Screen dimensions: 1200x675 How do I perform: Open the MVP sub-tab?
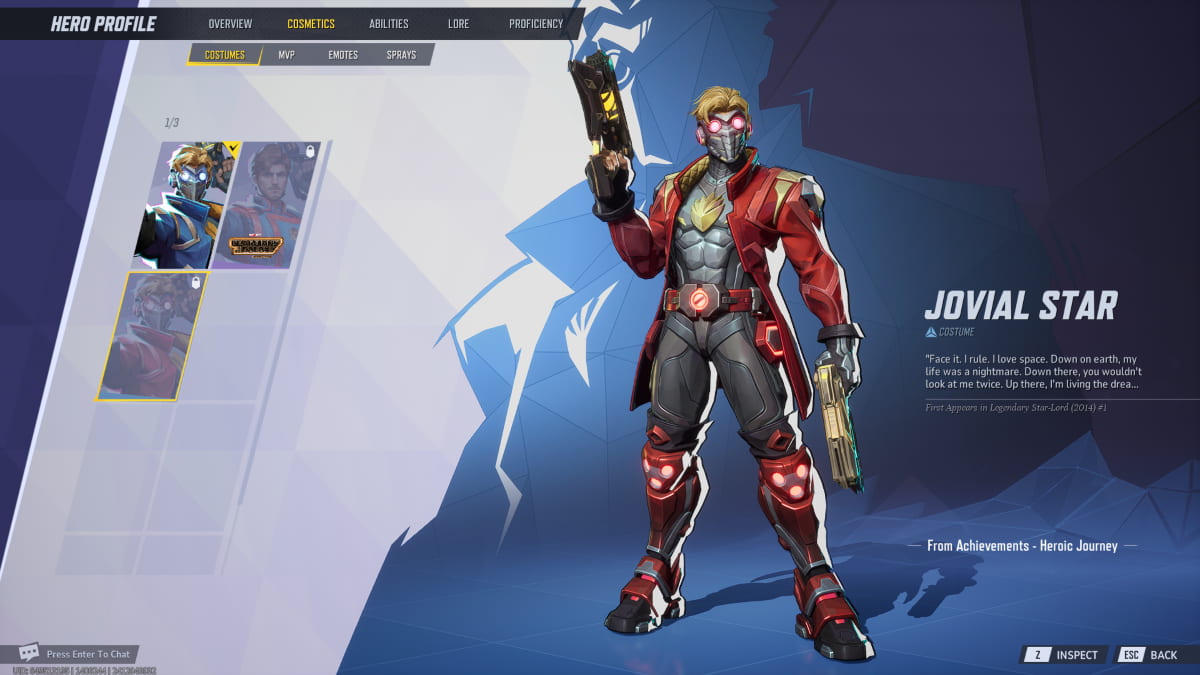pyautogui.click(x=286, y=55)
